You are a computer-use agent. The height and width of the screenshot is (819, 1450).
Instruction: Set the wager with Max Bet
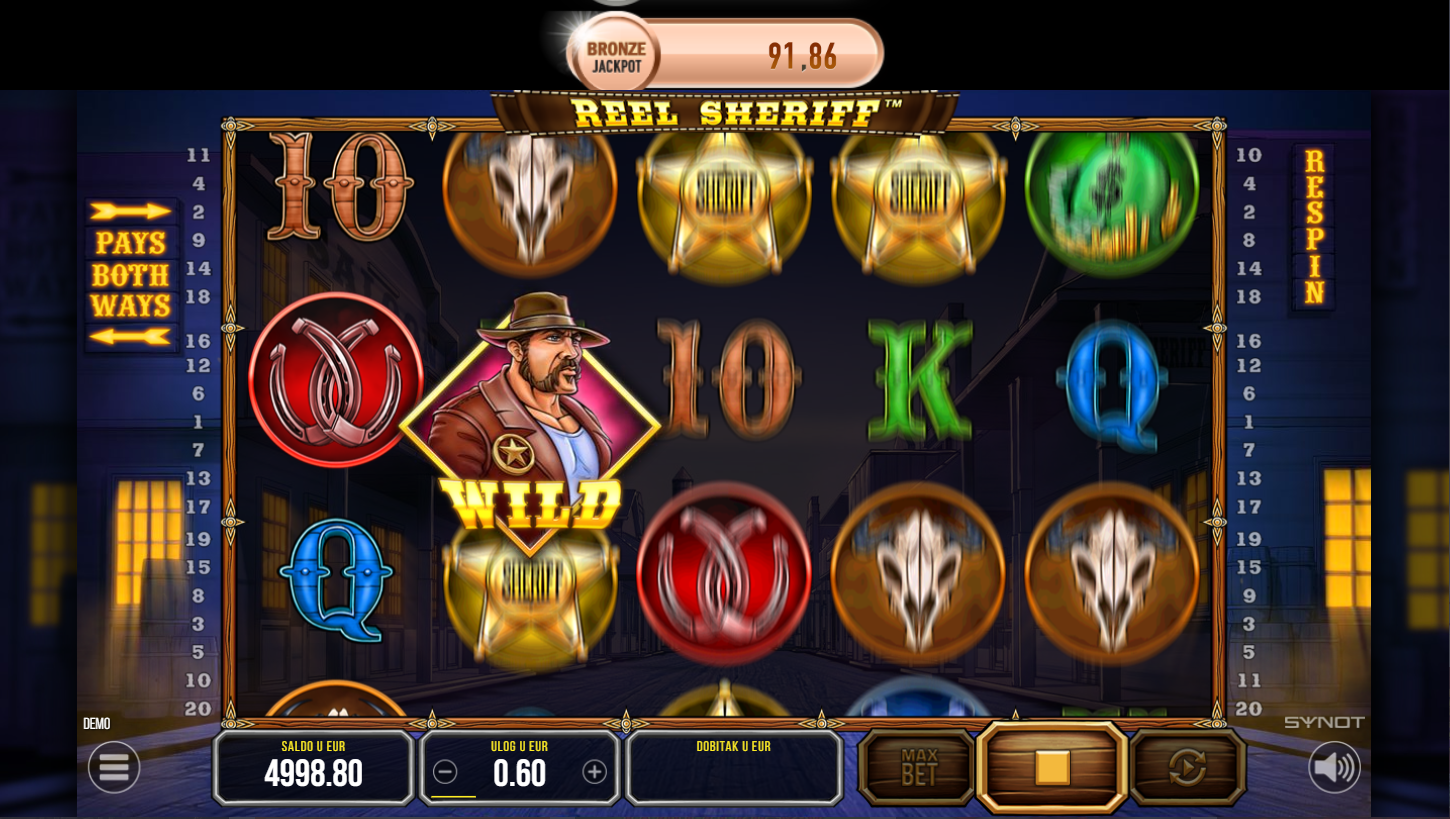[918, 767]
